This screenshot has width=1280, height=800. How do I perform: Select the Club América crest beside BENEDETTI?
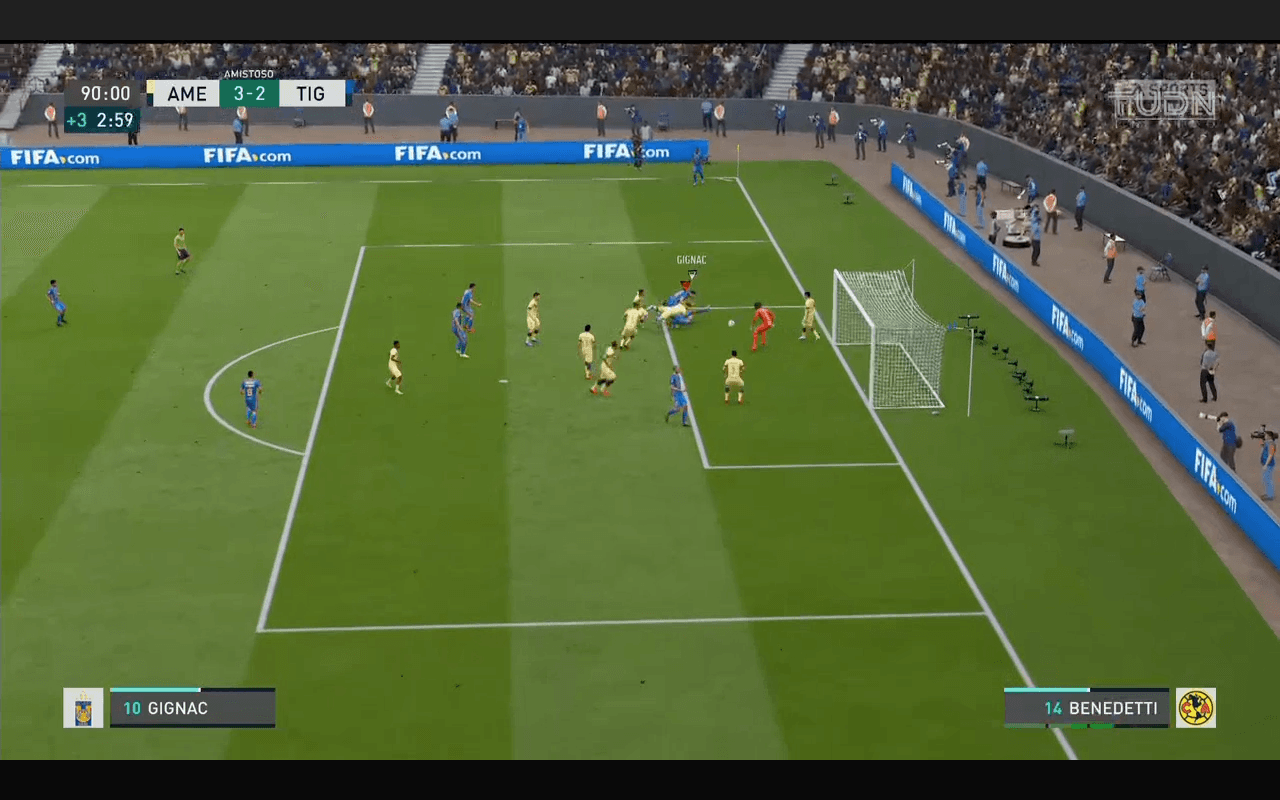(1197, 707)
